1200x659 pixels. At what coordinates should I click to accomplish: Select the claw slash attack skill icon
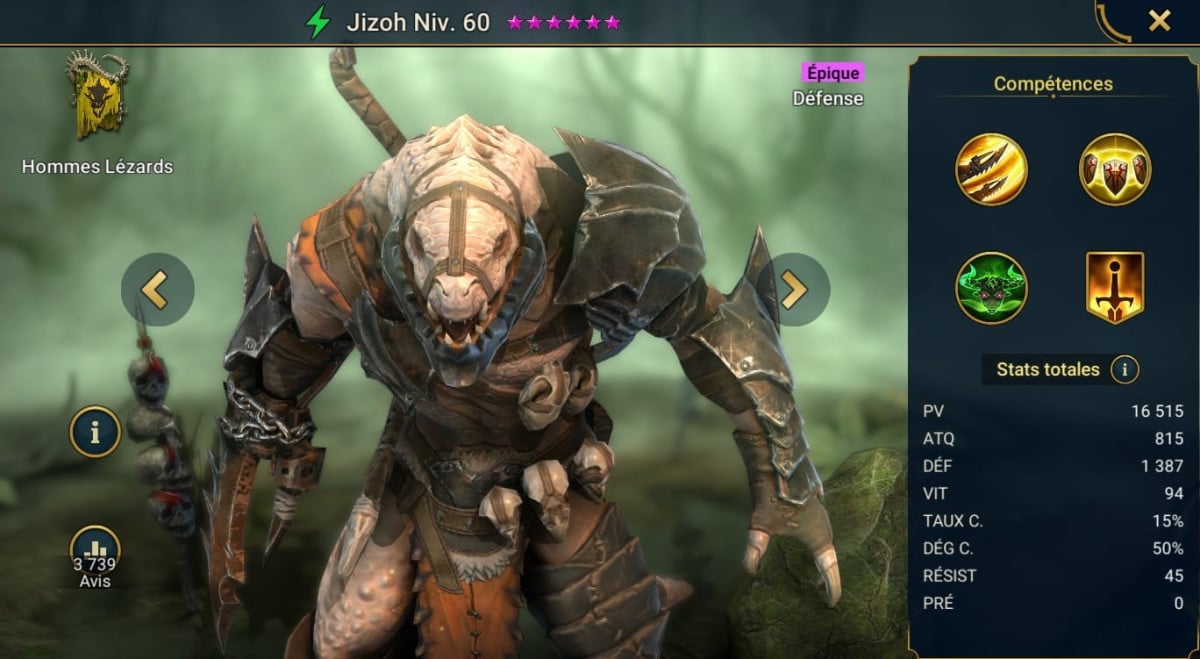[x=991, y=169]
